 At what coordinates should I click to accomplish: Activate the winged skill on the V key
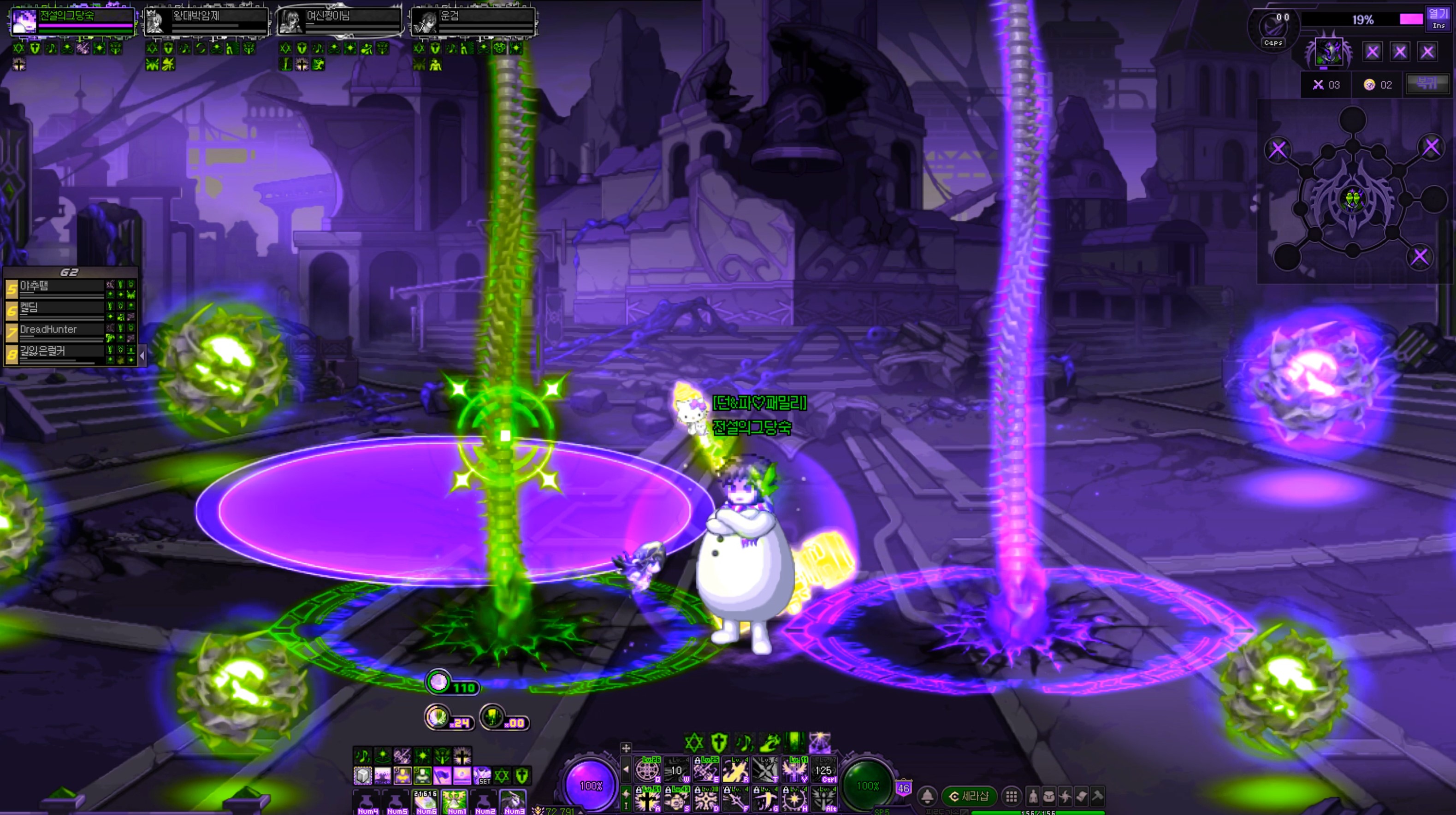pyautogui.click(x=795, y=770)
